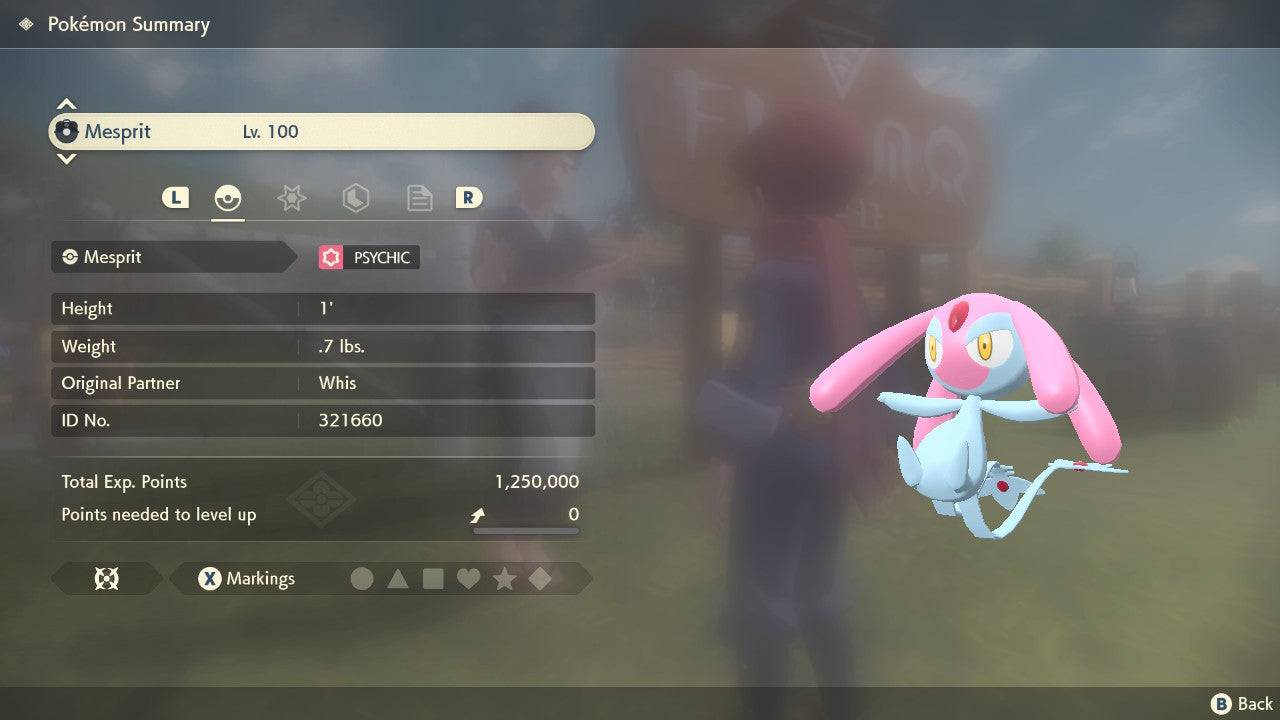Toggle the diamond marking
Image resolution: width=1280 pixels, height=720 pixels.
[x=540, y=578]
